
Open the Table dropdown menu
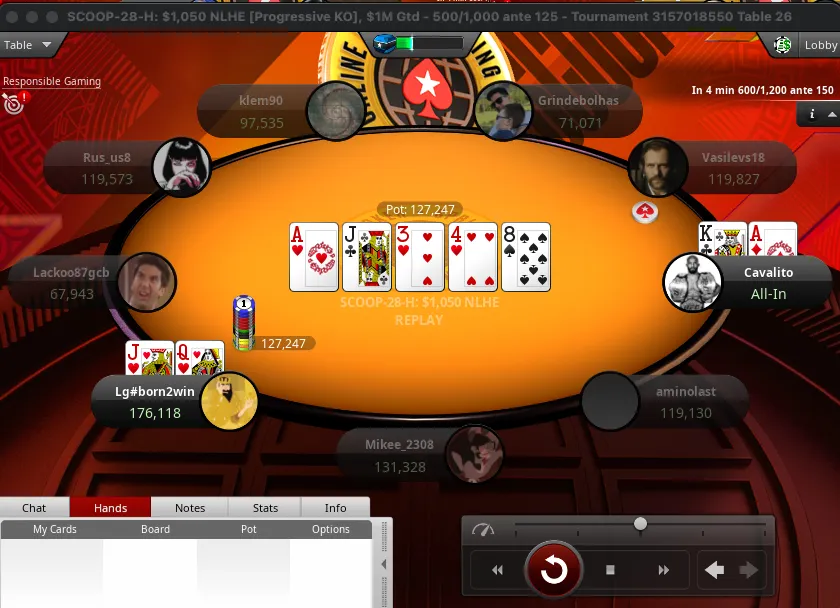click(30, 45)
